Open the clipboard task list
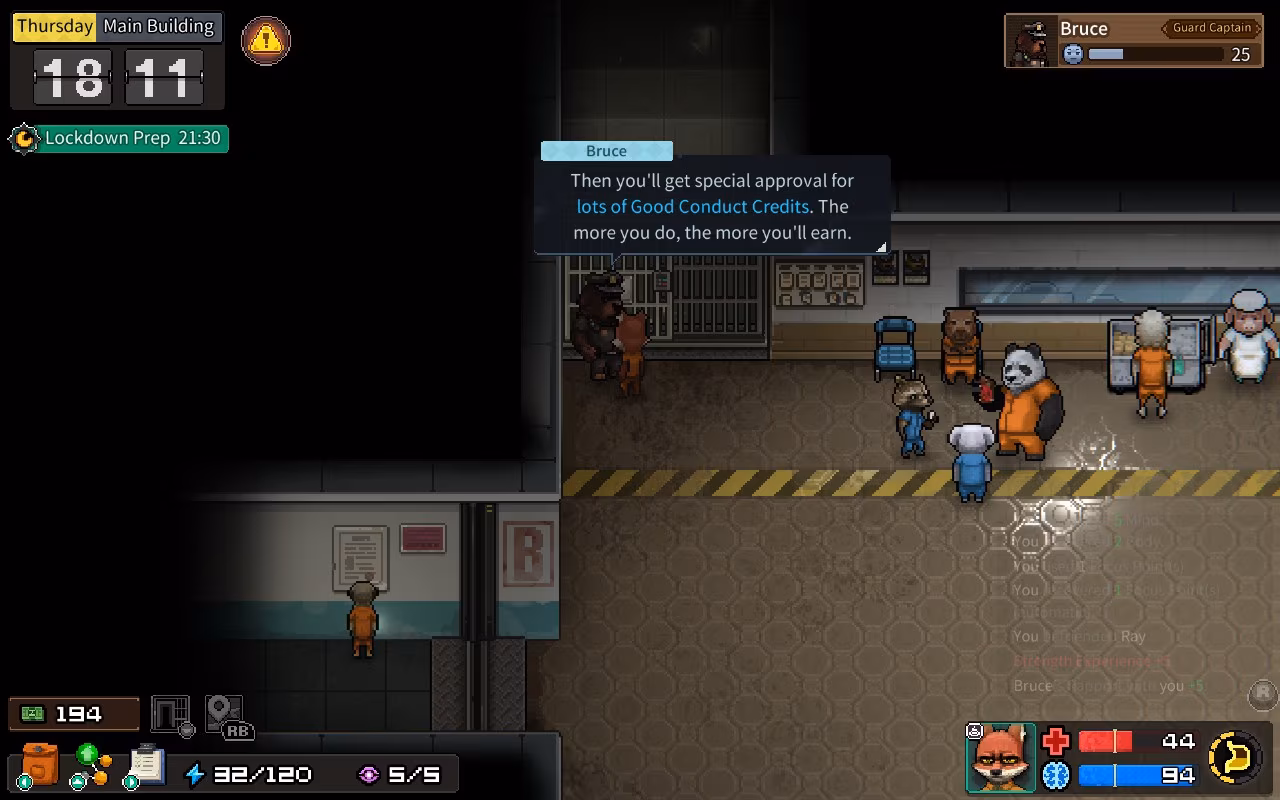 (x=146, y=765)
